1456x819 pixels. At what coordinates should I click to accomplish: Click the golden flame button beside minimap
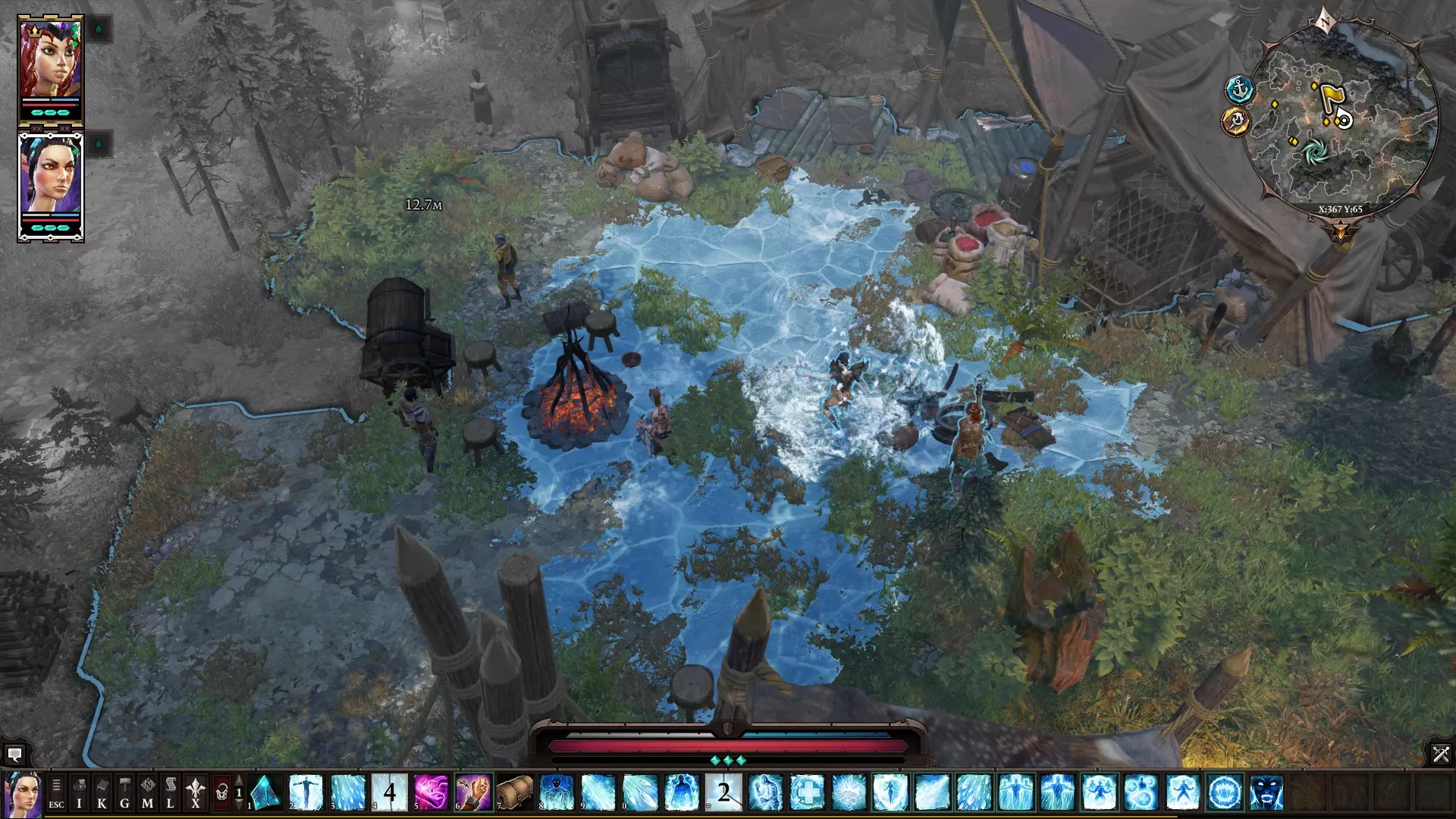coord(1236,121)
